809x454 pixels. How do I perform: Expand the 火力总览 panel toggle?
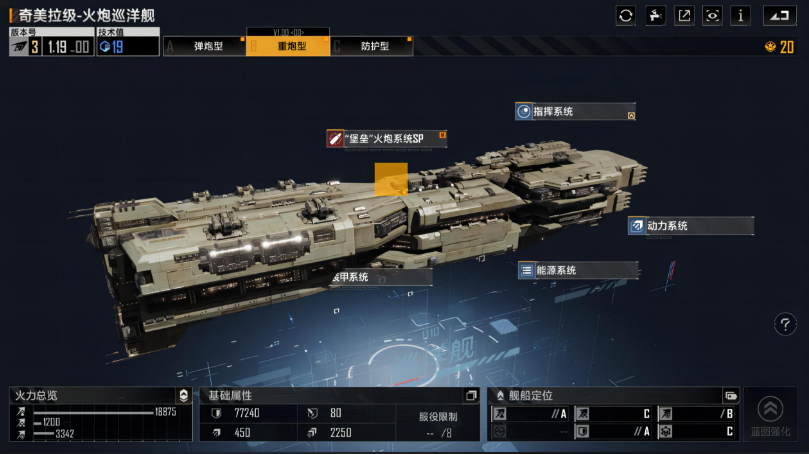(182, 395)
